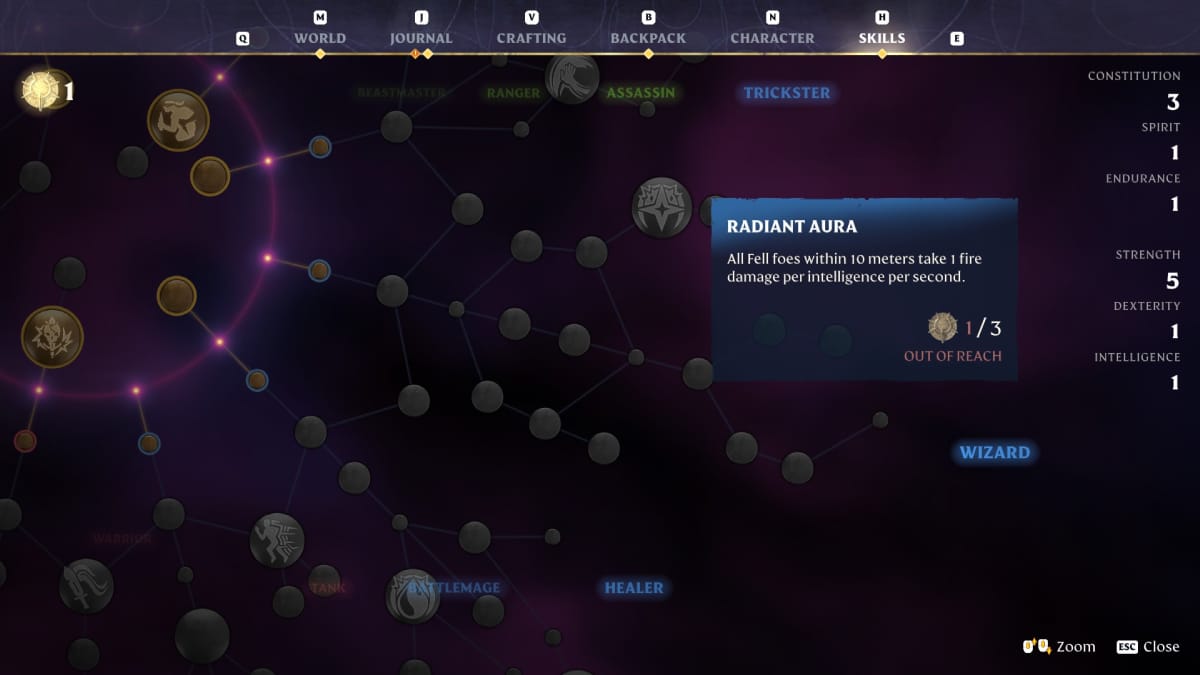Select the Radiant Aura skill node
The width and height of the screenshot is (1200, 675).
662,207
